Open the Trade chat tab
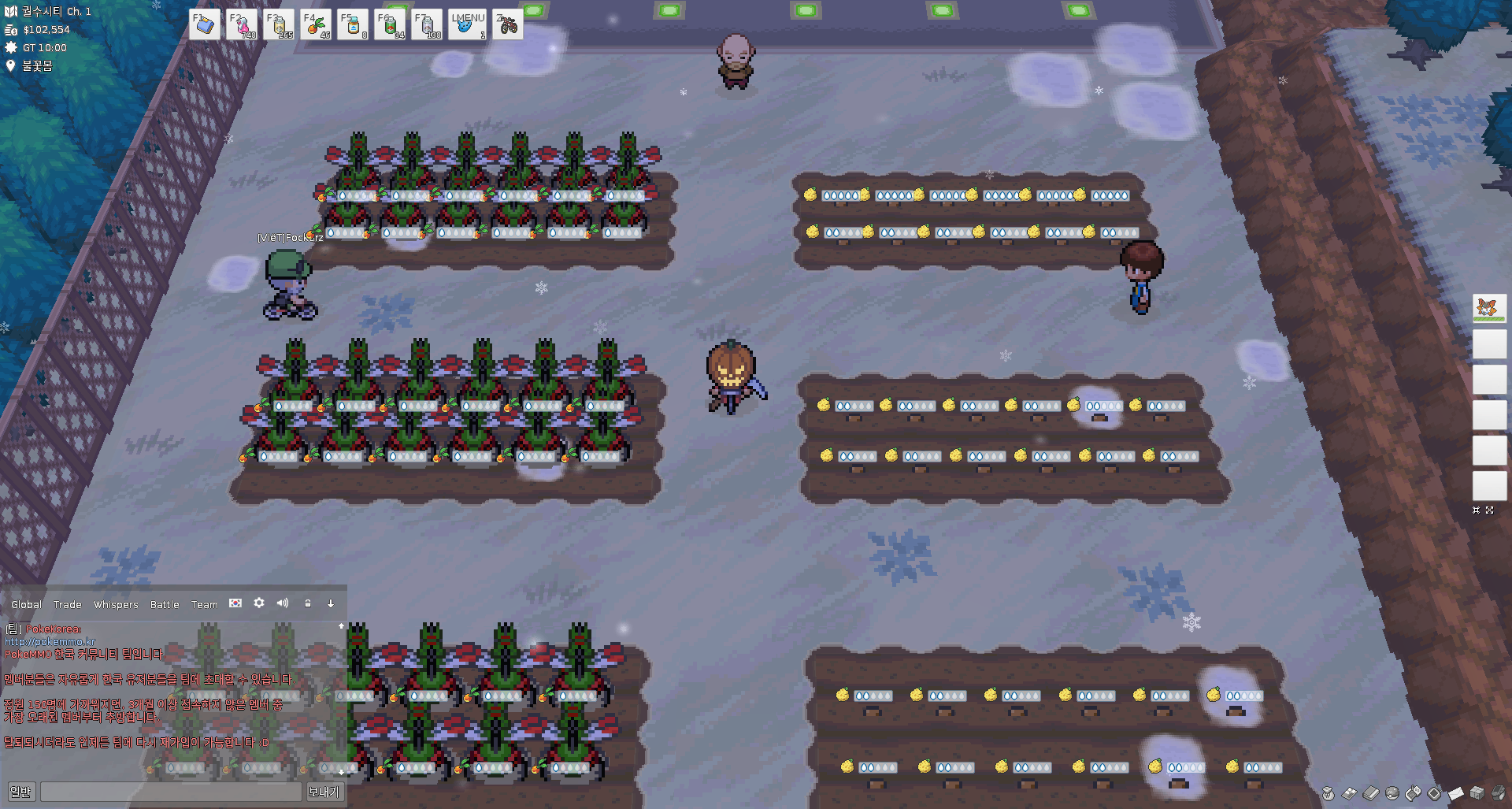This screenshot has width=1512, height=809. click(x=67, y=604)
